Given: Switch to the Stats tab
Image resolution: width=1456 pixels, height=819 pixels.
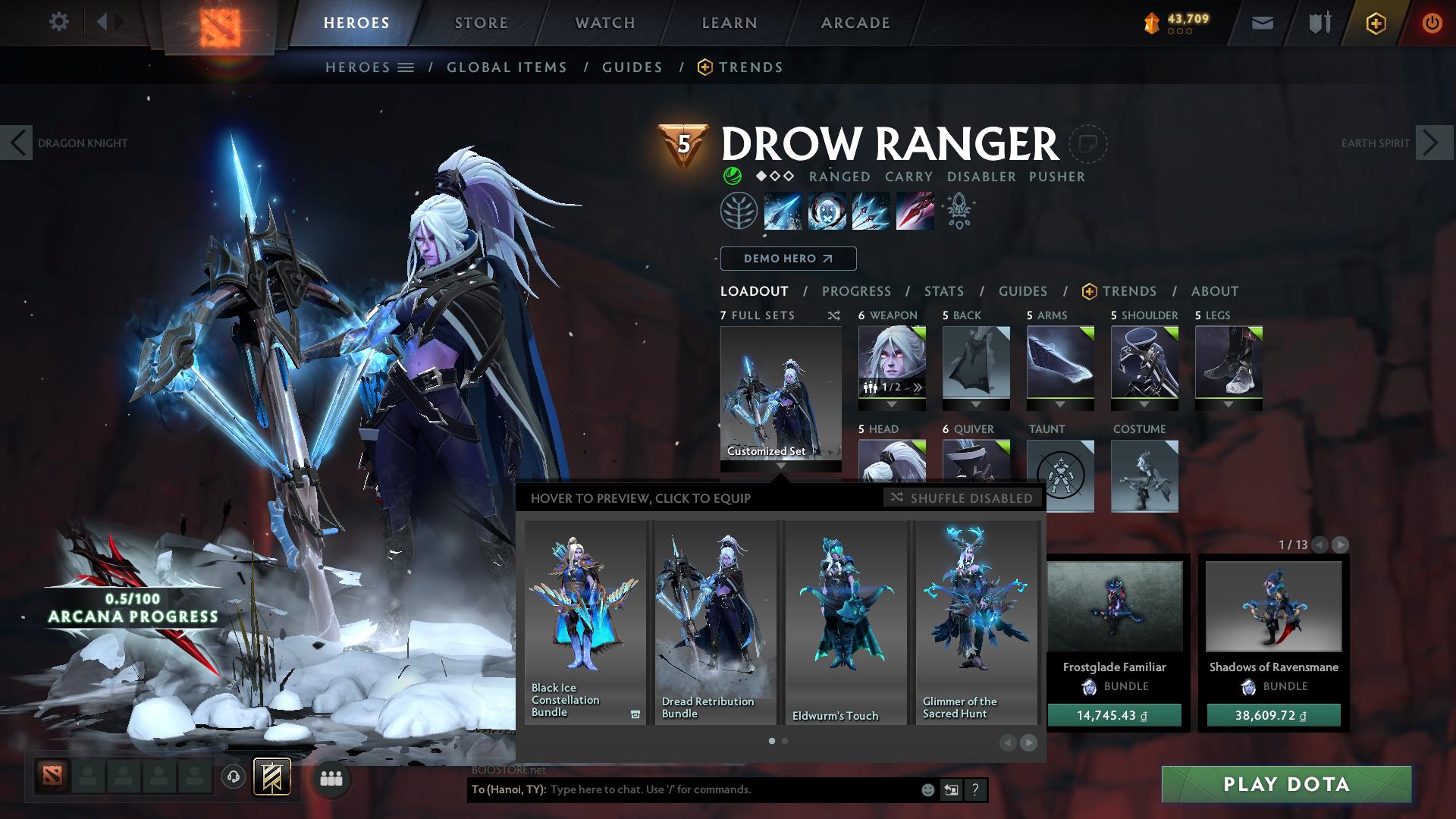Looking at the screenshot, I should point(943,290).
